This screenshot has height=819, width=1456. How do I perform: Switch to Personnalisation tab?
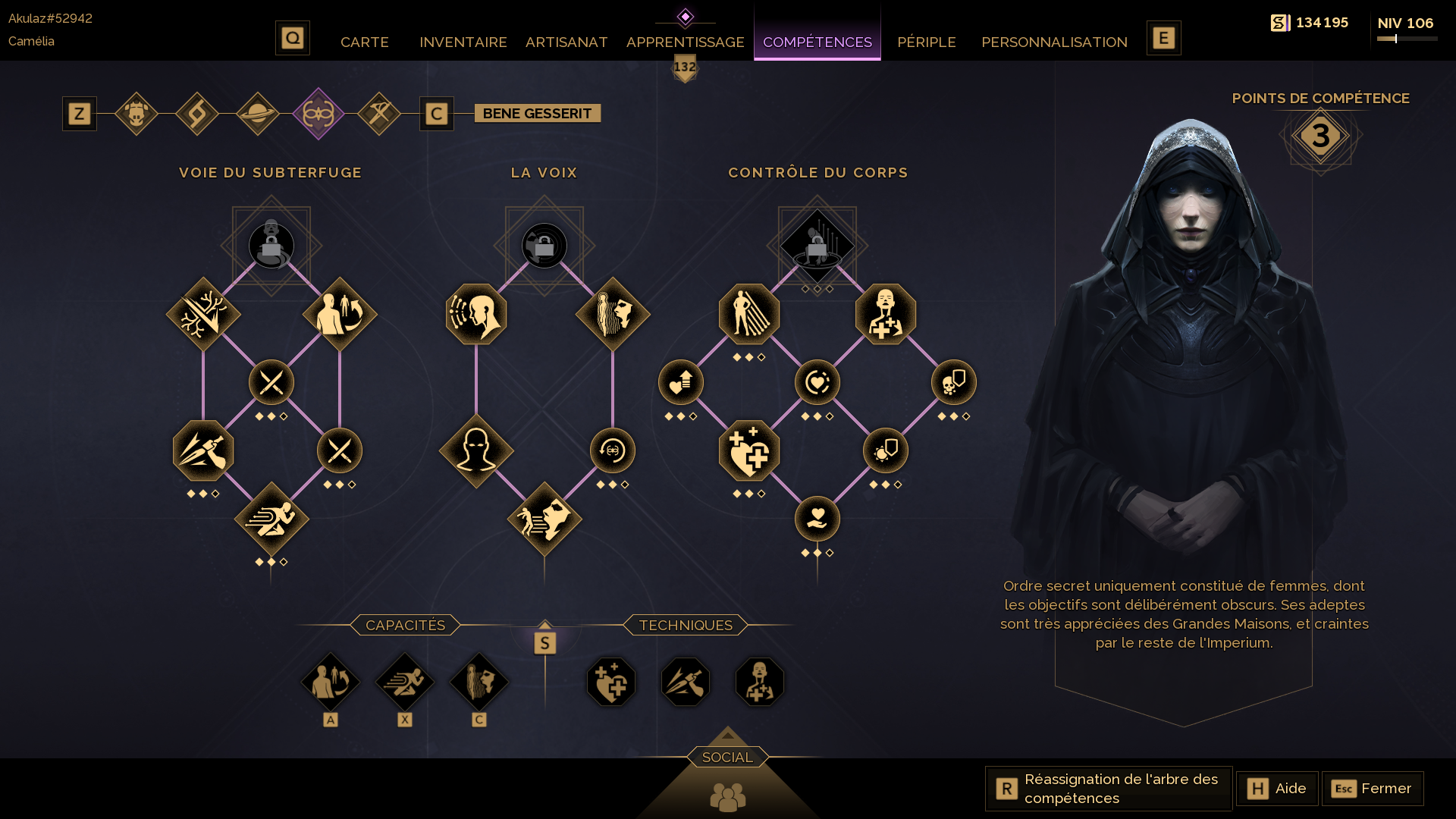point(1054,42)
